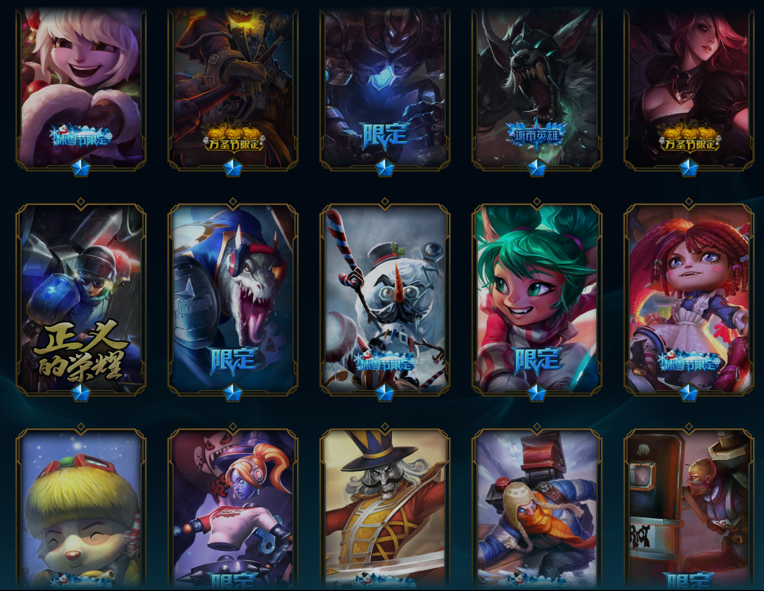Pick the snowman skin card
764x591 pixels.
pos(385,298)
